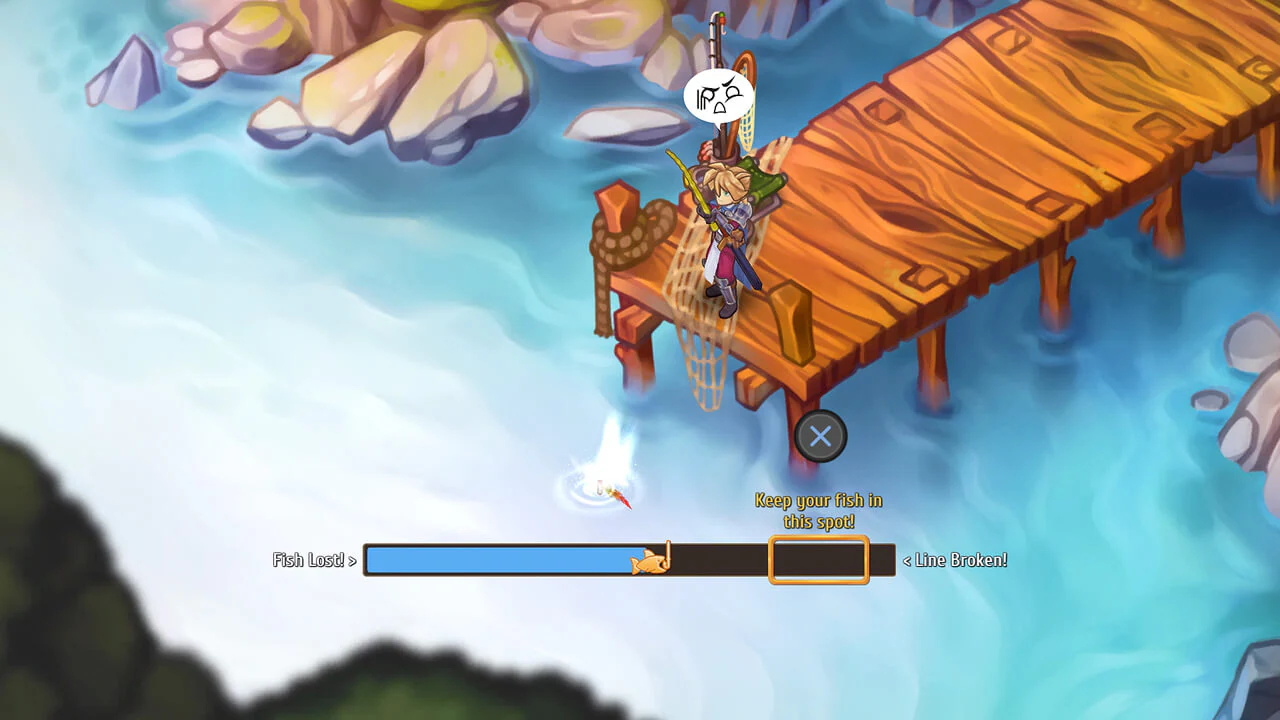Toggle the fishing minigame indicator circle
Viewport: 1280px width, 720px height.
pos(820,436)
